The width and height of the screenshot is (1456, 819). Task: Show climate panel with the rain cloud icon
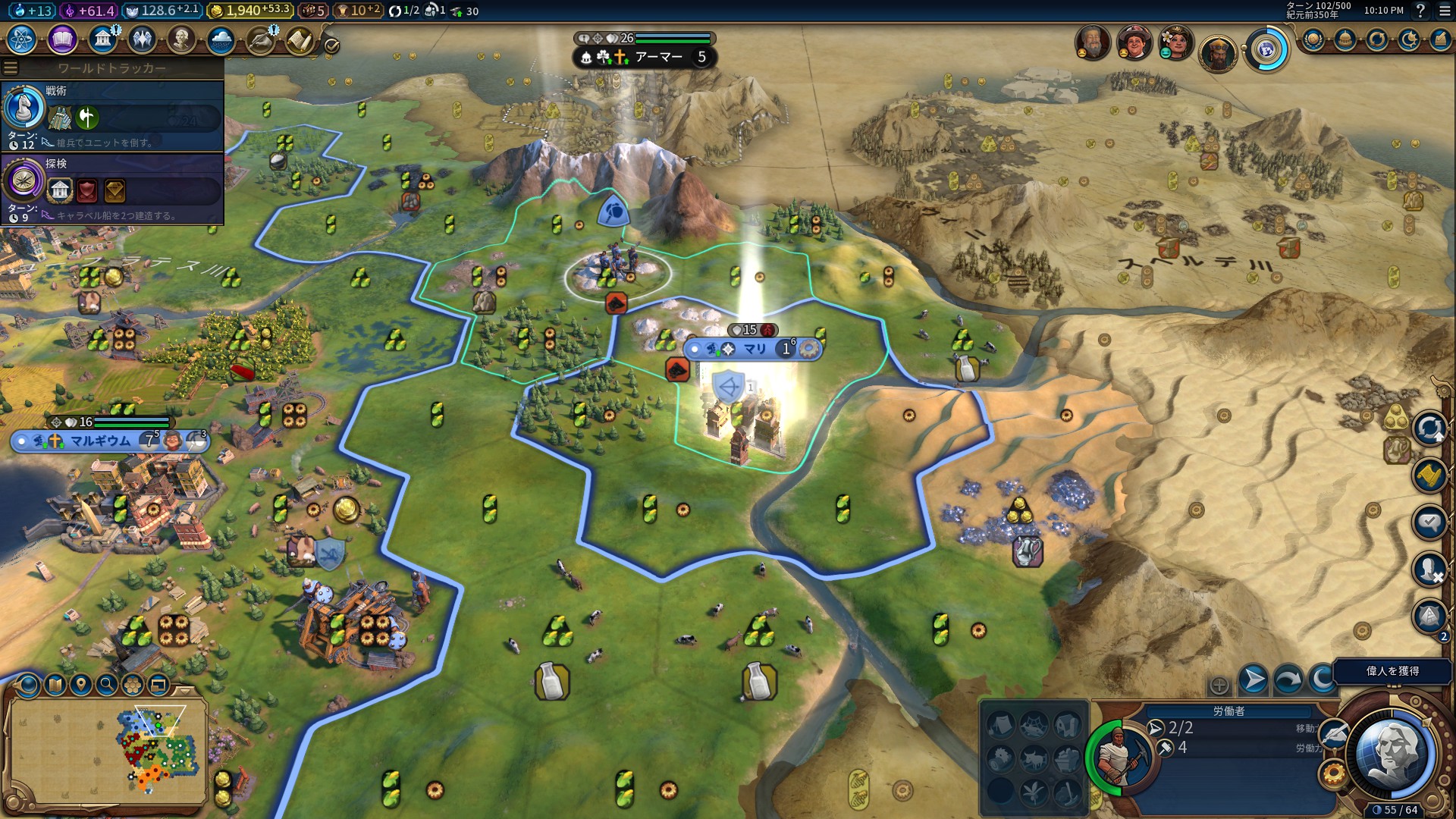point(221,39)
